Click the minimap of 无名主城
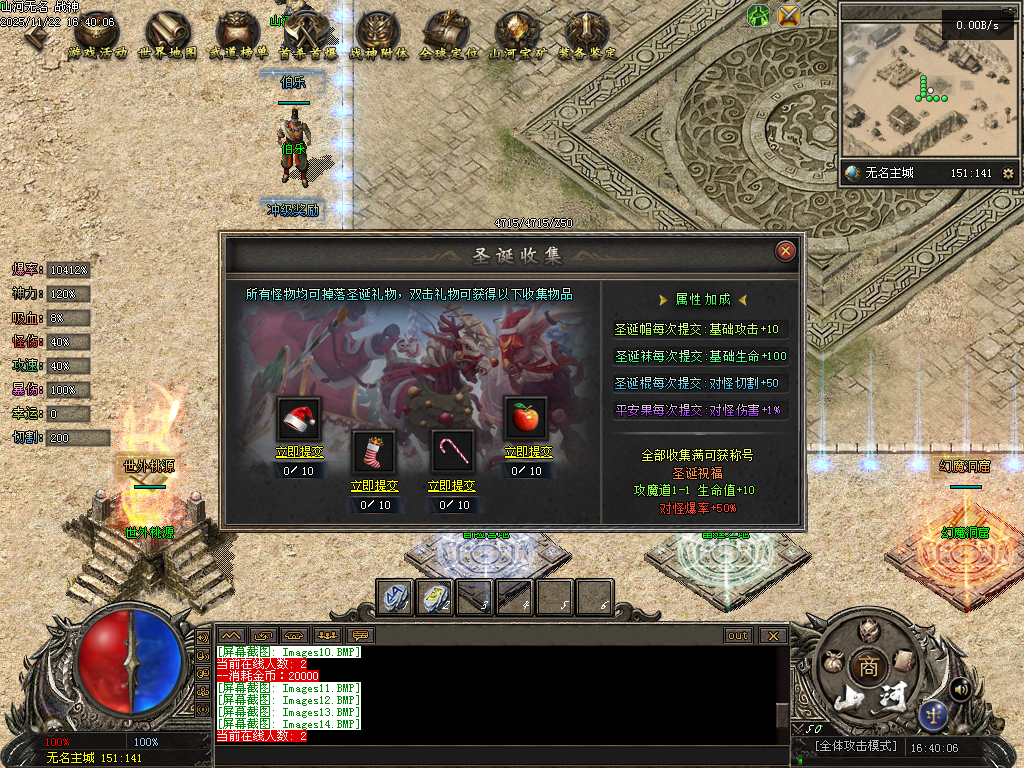 click(x=915, y=90)
